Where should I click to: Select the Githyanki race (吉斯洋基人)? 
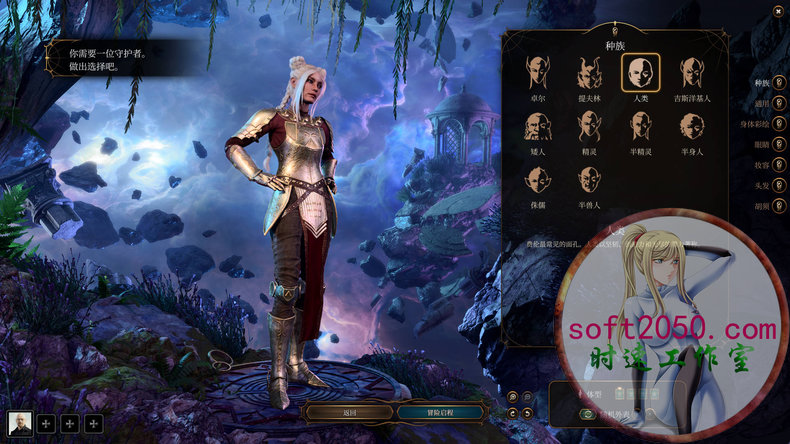click(x=691, y=73)
